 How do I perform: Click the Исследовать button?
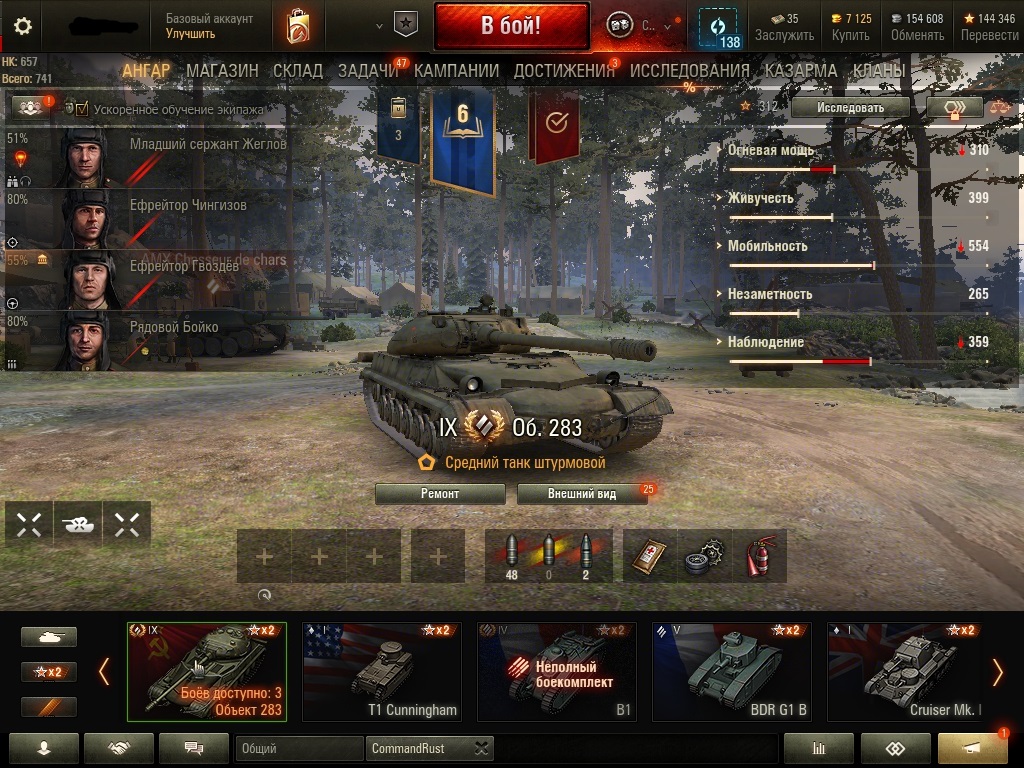[850, 107]
